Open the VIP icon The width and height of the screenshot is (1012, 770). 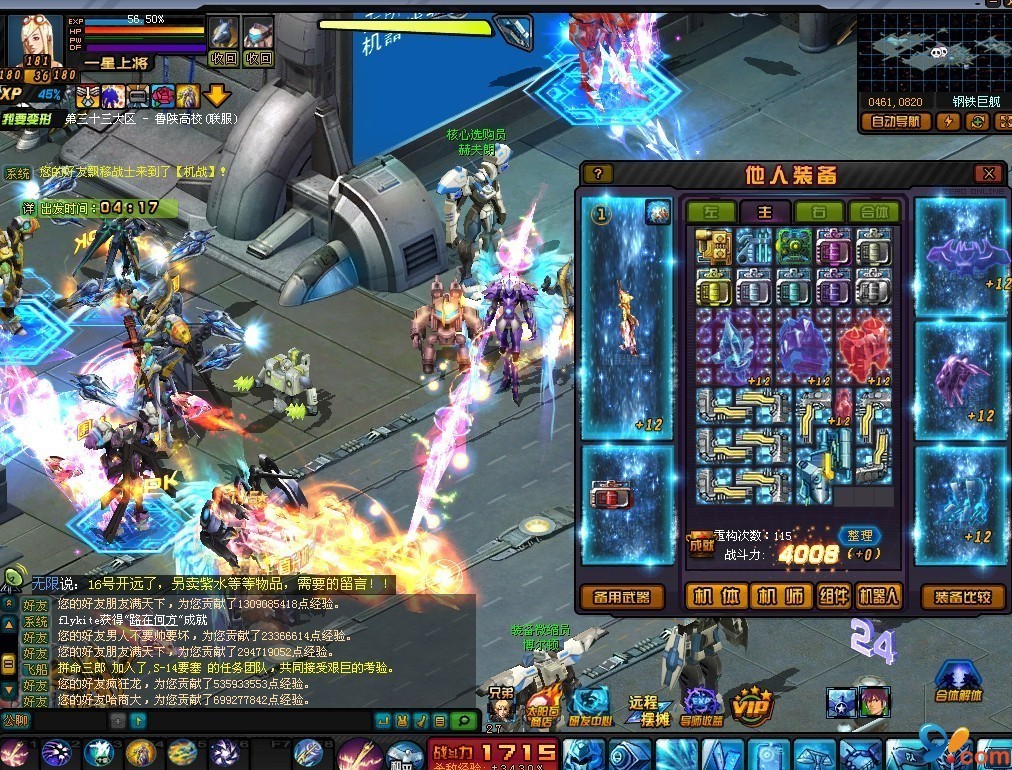[x=750, y=704]
